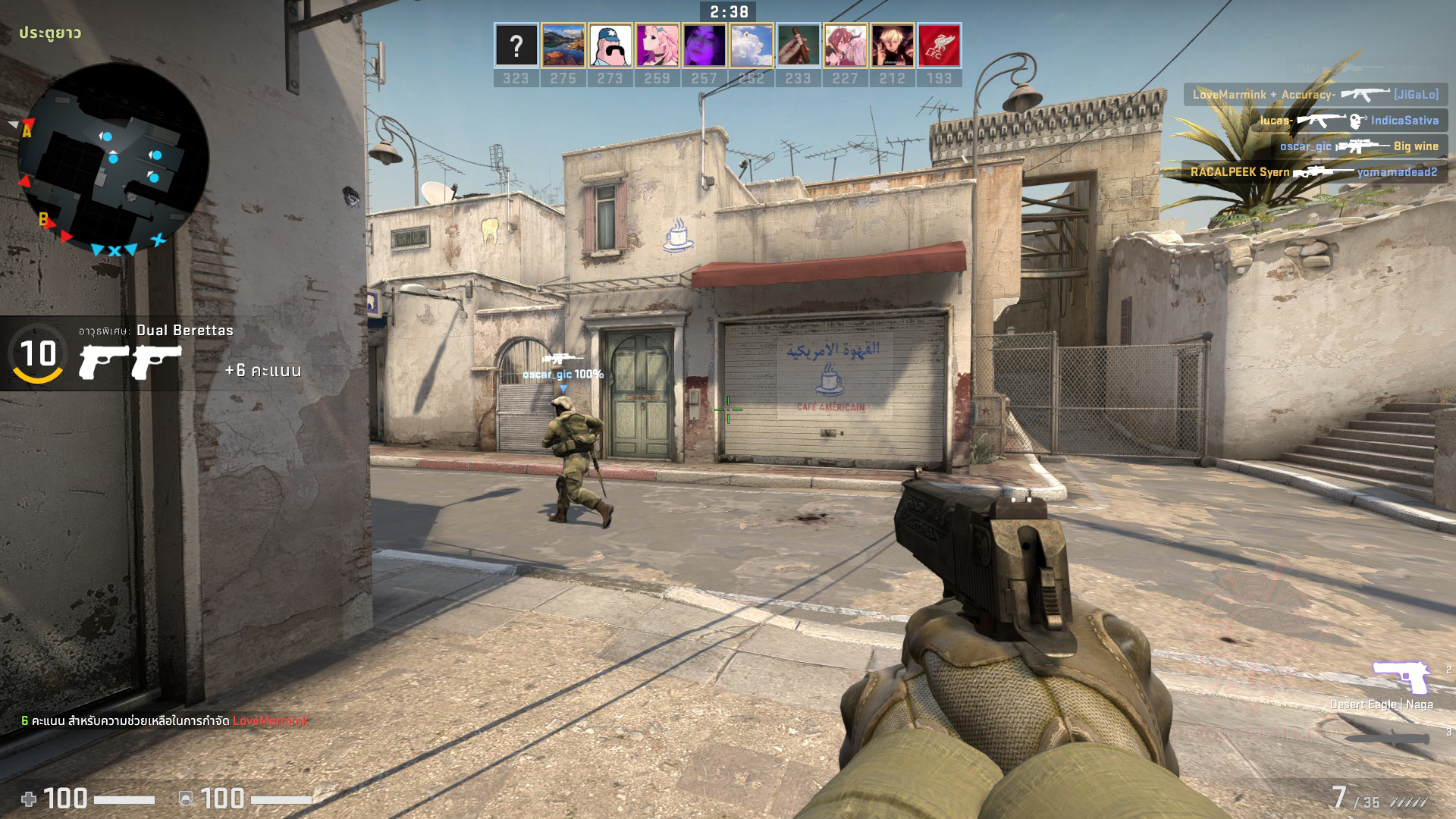Click the Dual Berettas next-weapon icon
1456x819 pixels.
click(x=130, y=362)
